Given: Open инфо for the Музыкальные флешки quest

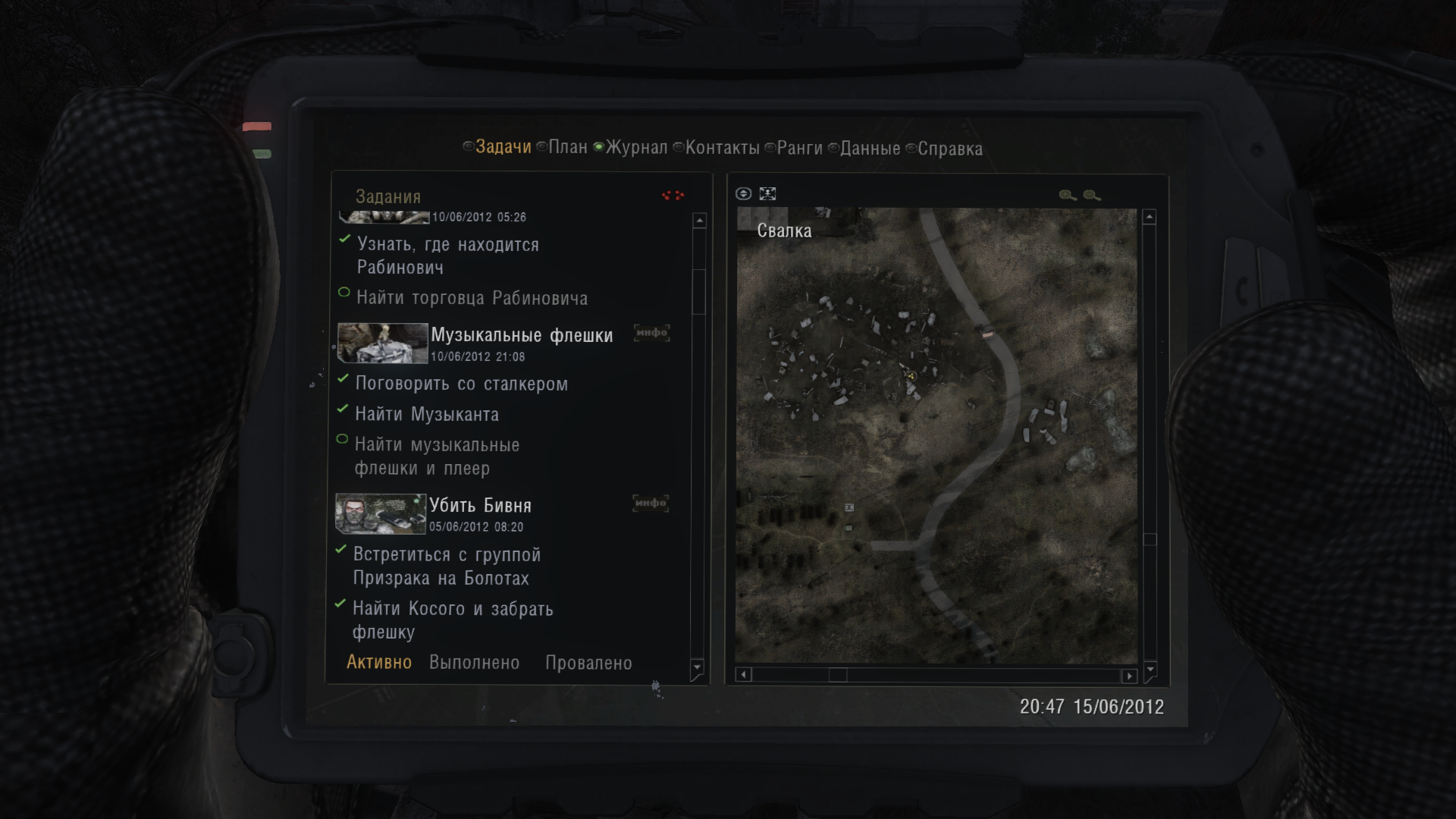Looking at the screenshot, I should pyautogui.click(x=650, y=333).
